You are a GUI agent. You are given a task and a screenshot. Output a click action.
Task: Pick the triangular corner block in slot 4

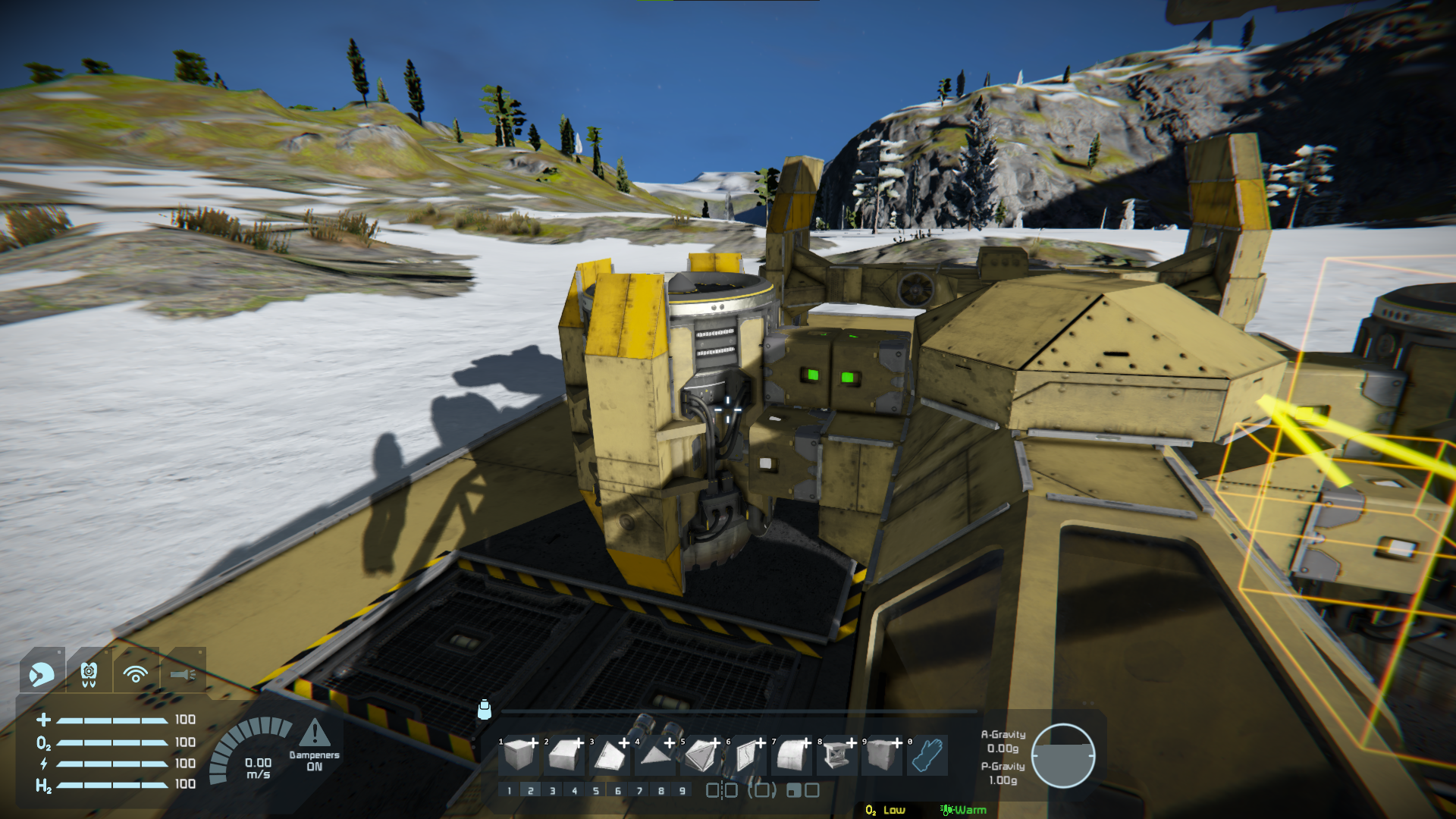pos(654,755)
